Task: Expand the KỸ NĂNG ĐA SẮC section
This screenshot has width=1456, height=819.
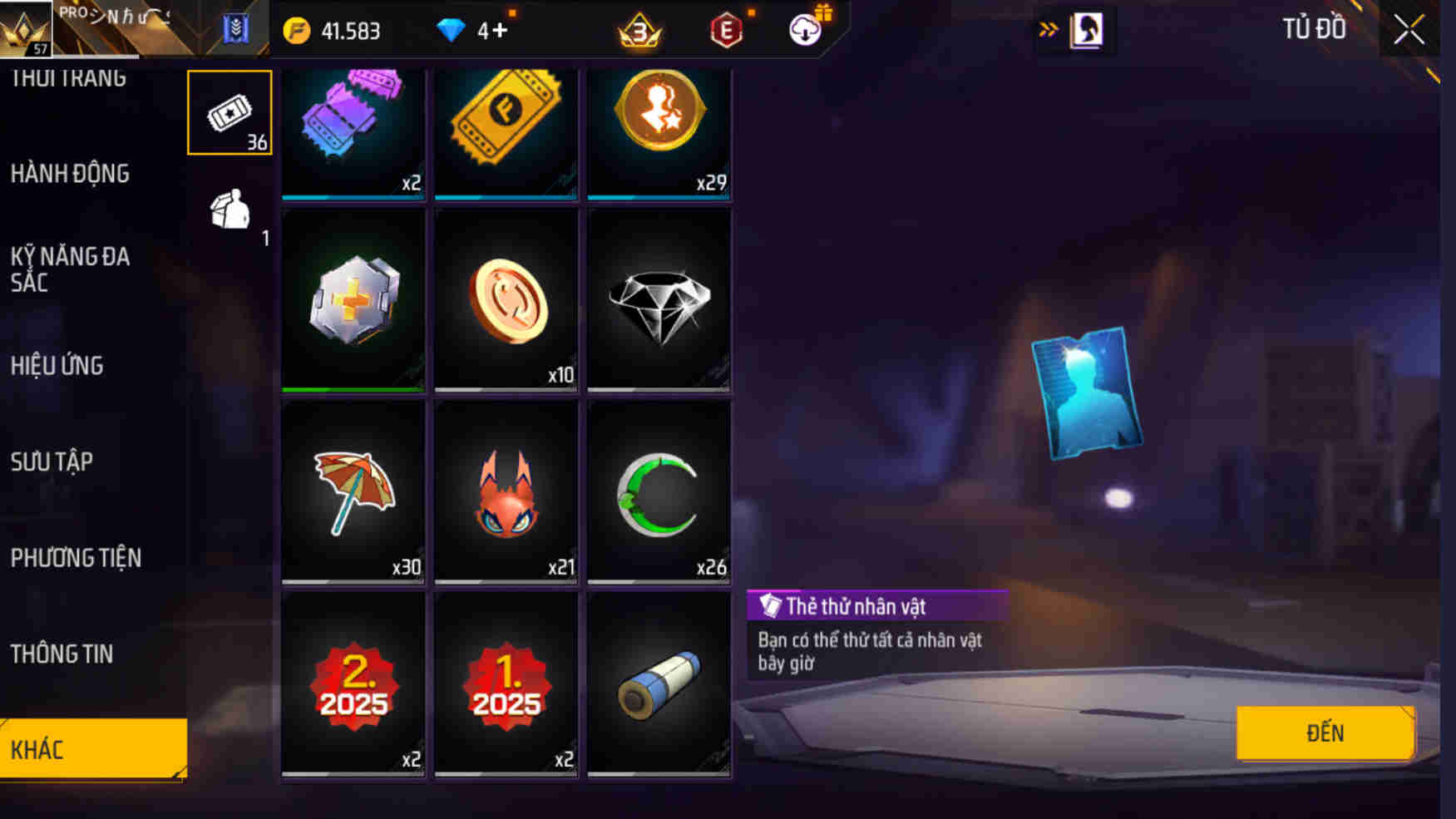Action: pyautogui.click(x=71, y=270)
